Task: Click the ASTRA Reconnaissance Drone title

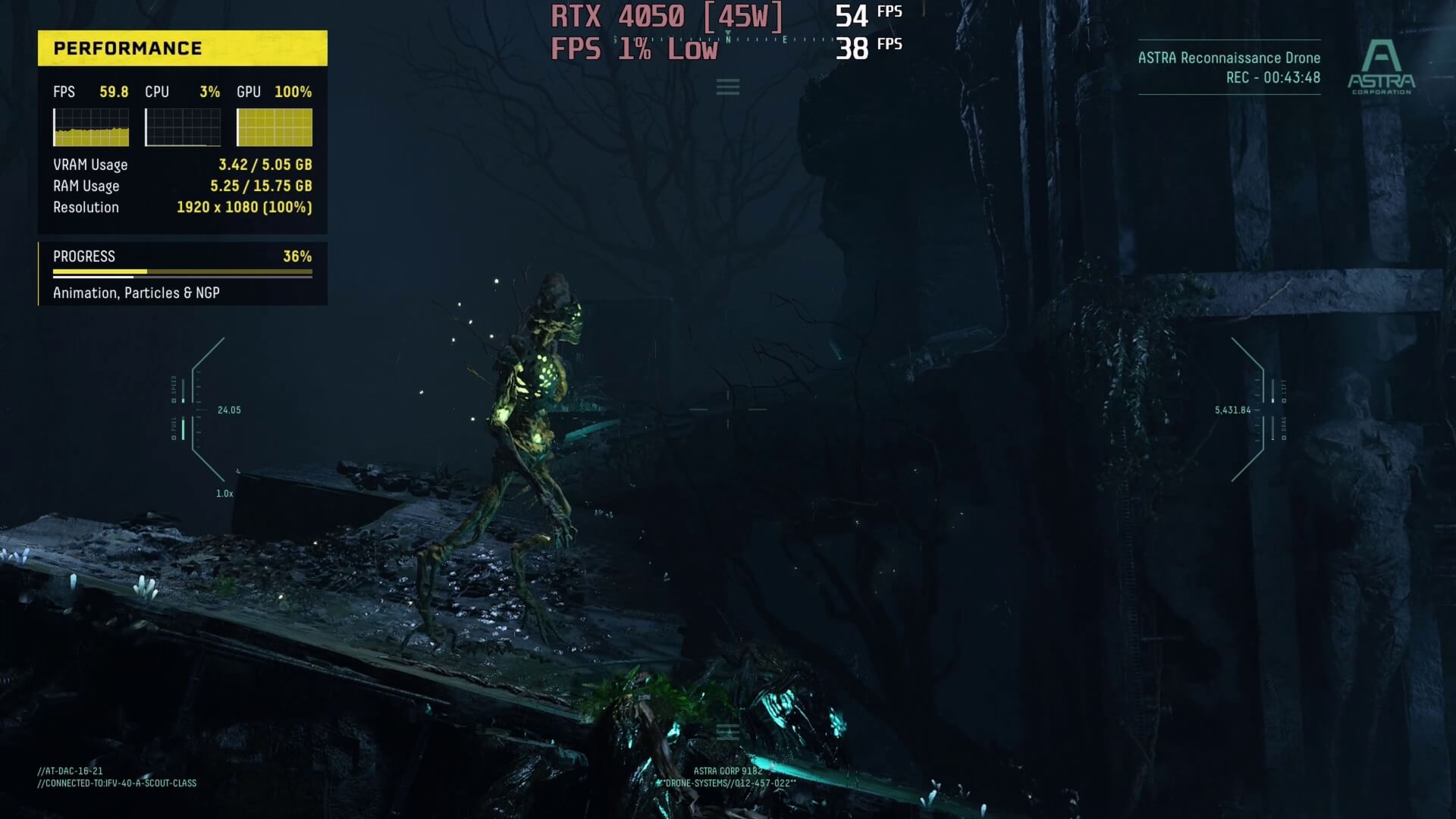Action: (x=1229, y=57)
